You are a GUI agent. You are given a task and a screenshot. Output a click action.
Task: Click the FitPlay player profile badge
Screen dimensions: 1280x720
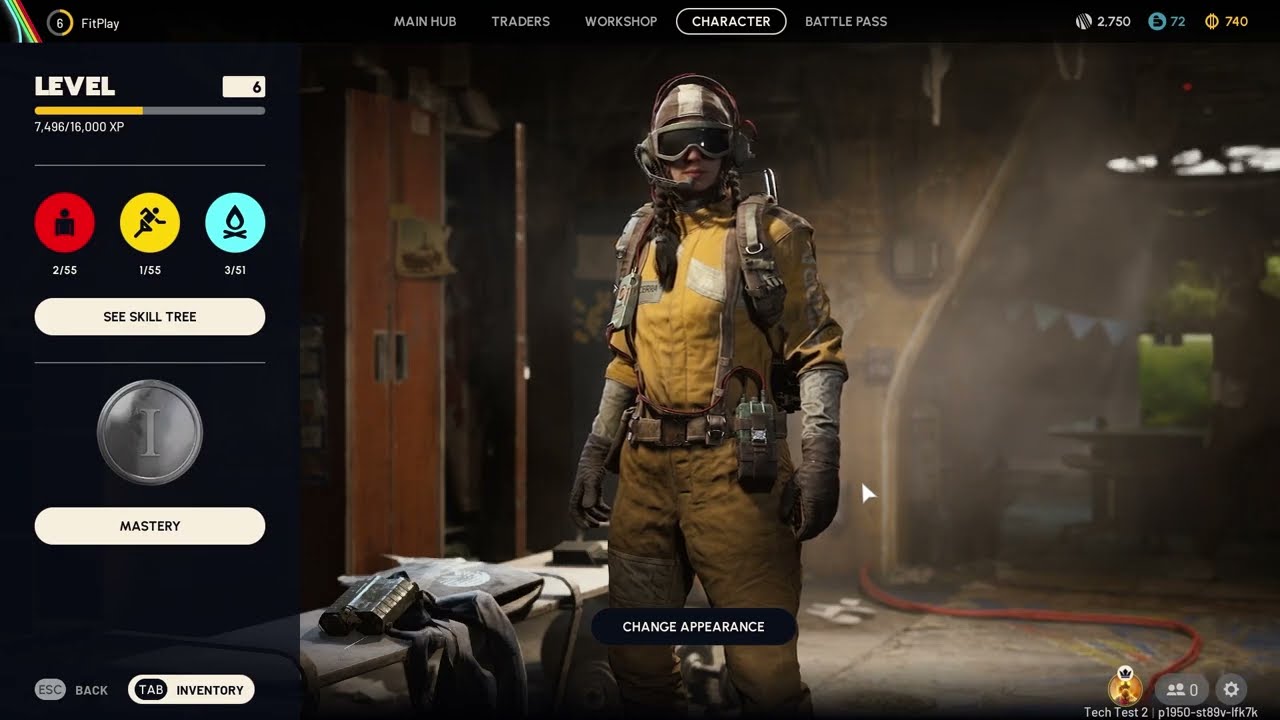pyautogui.click(x=82, y=22)
